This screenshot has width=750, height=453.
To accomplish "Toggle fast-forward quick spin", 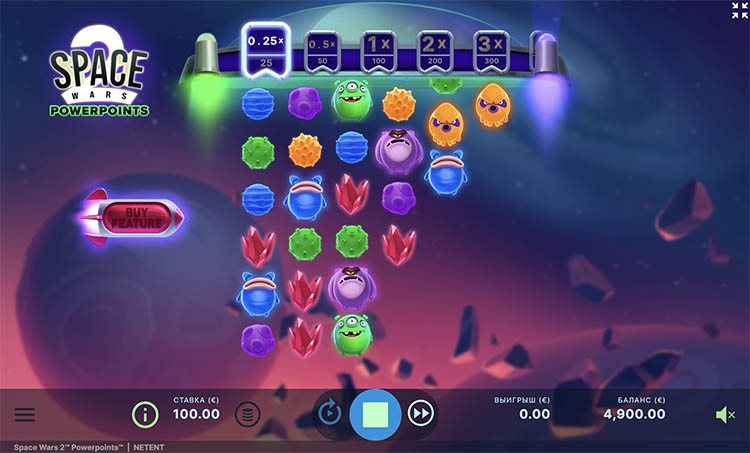I will [421, 412].
